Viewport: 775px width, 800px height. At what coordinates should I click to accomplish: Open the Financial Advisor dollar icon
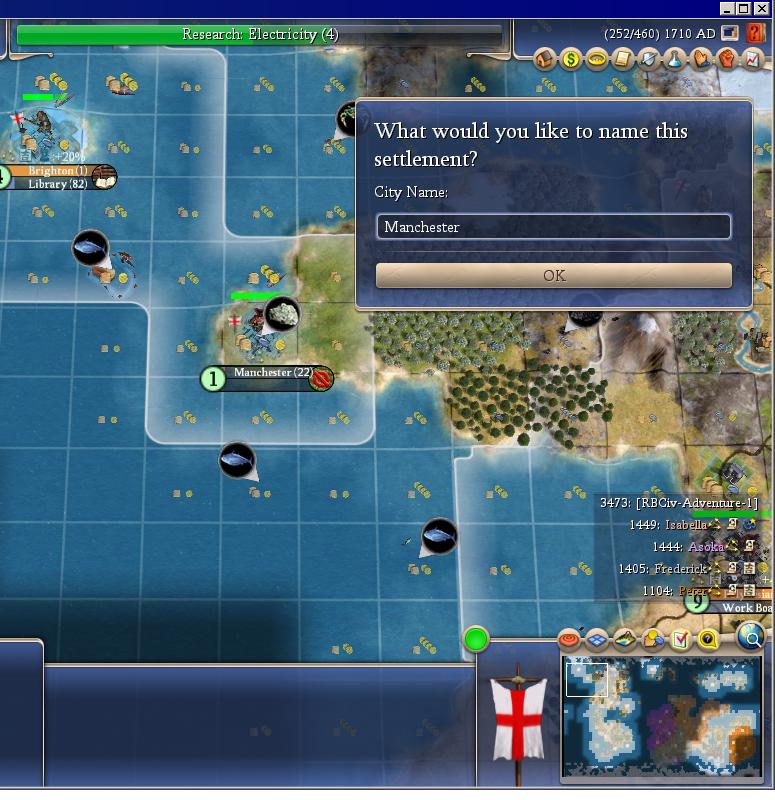[x=571, y=60]
